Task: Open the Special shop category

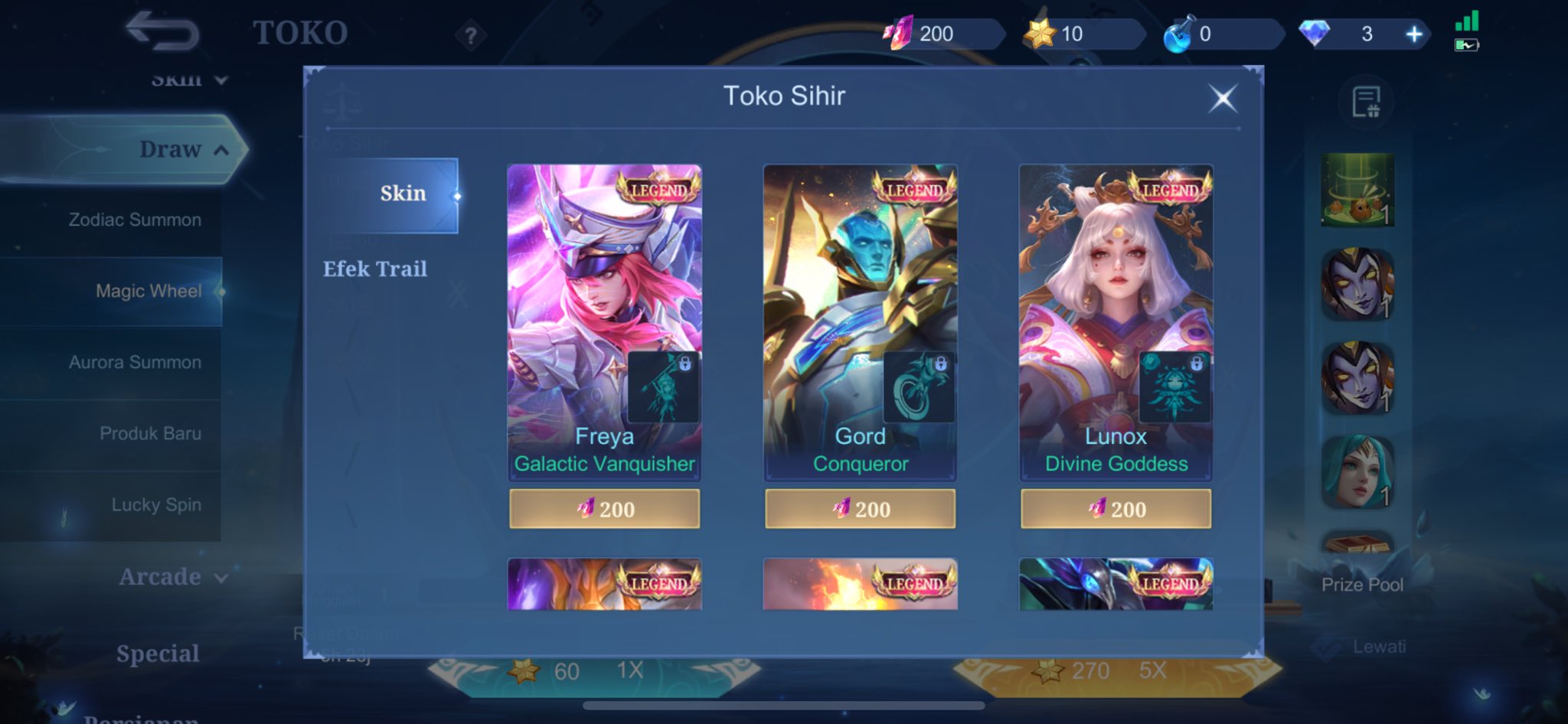Action: [158, 654]
